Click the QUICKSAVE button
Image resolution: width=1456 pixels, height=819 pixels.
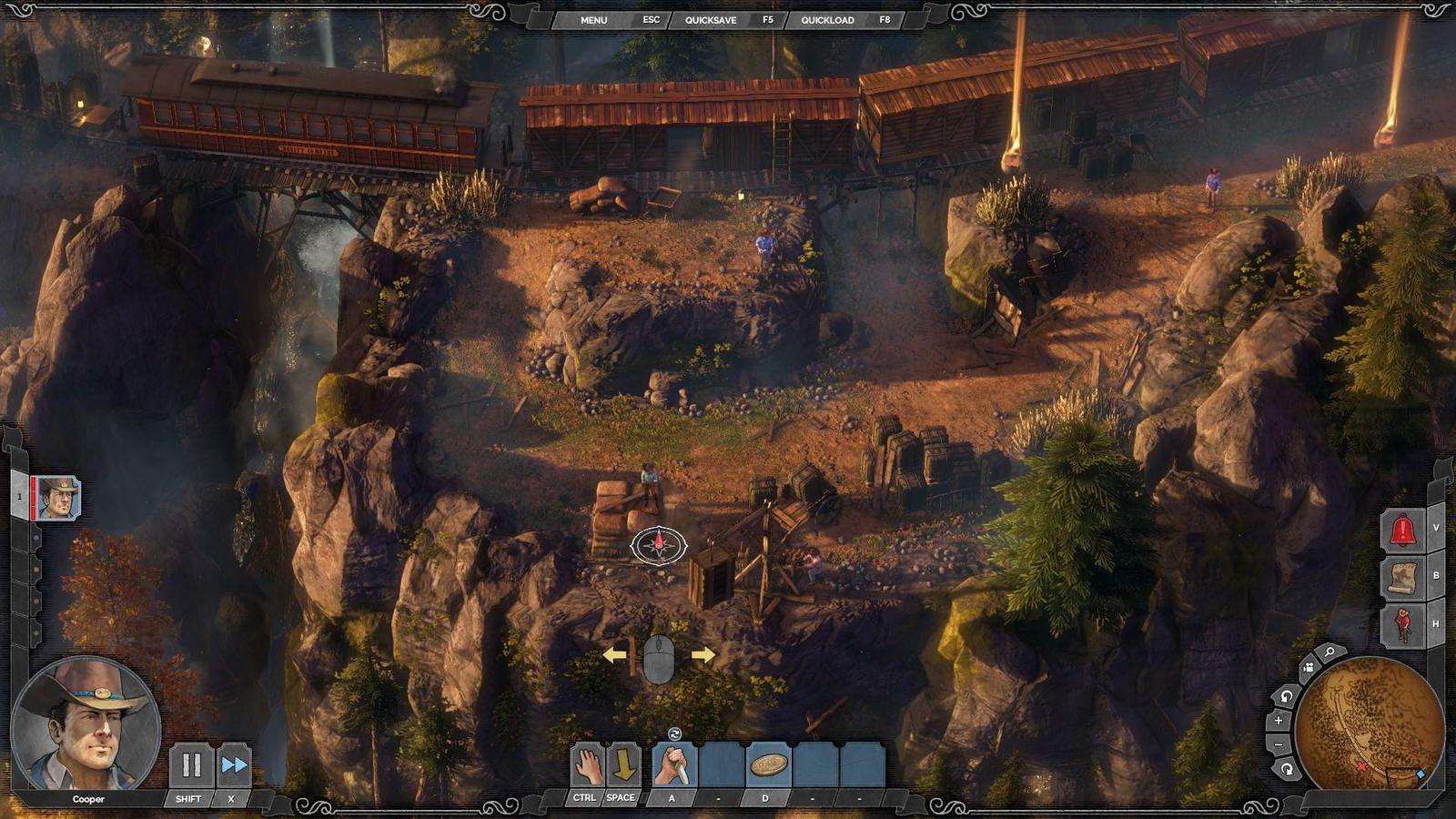point(711,20)
